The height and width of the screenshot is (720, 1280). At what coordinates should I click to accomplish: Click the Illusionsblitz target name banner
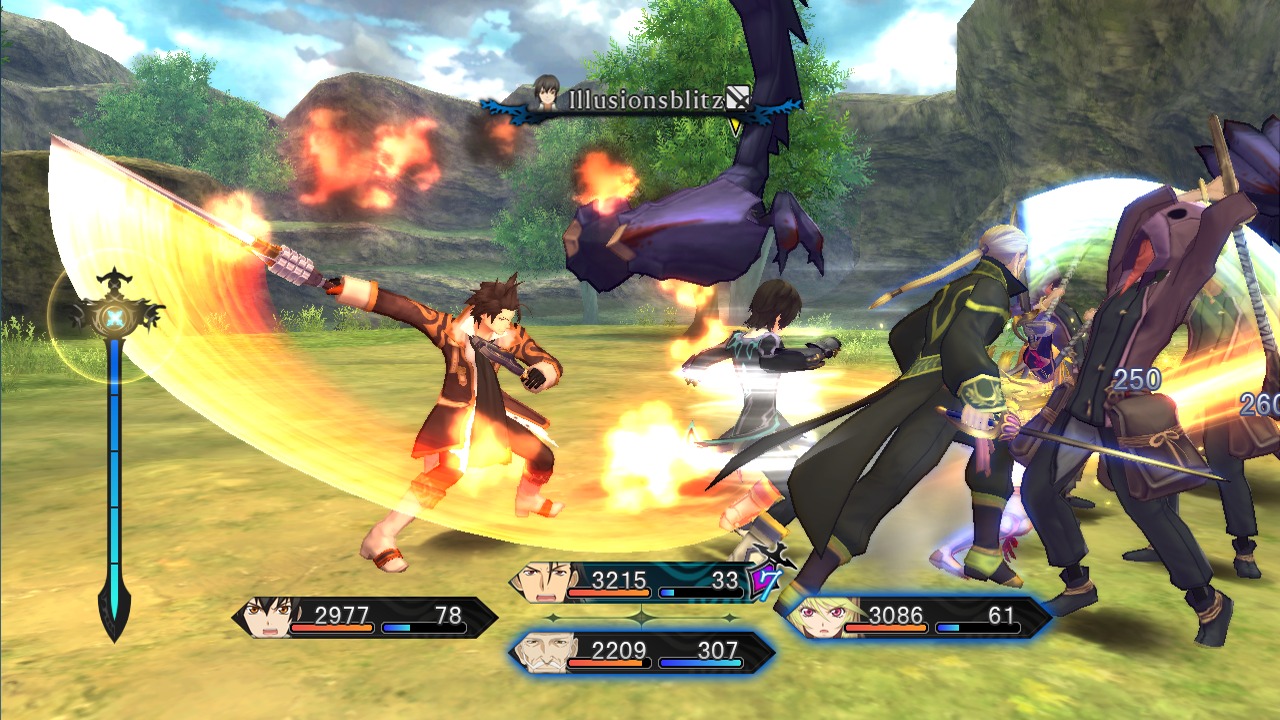click(641, 100)
